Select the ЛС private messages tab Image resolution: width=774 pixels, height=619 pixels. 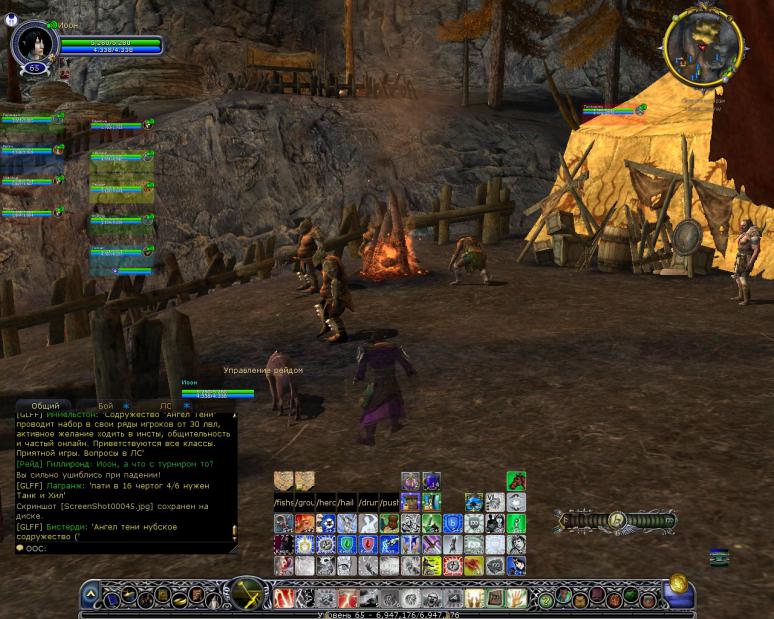pos(166,406)
